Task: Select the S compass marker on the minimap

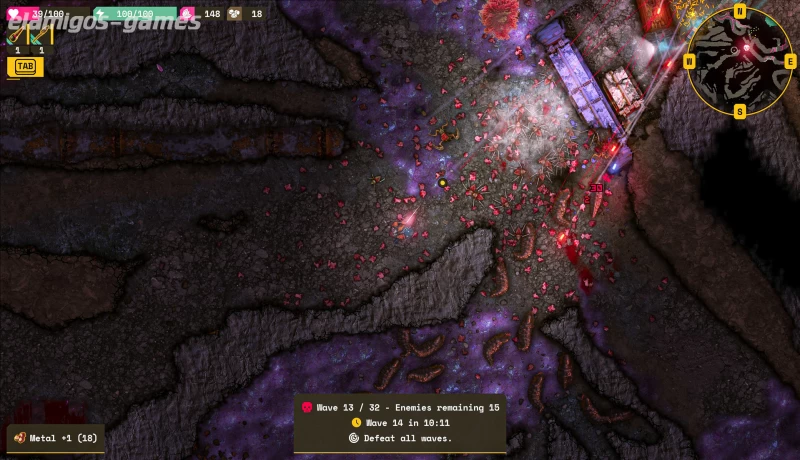Action: coord(740,110)
